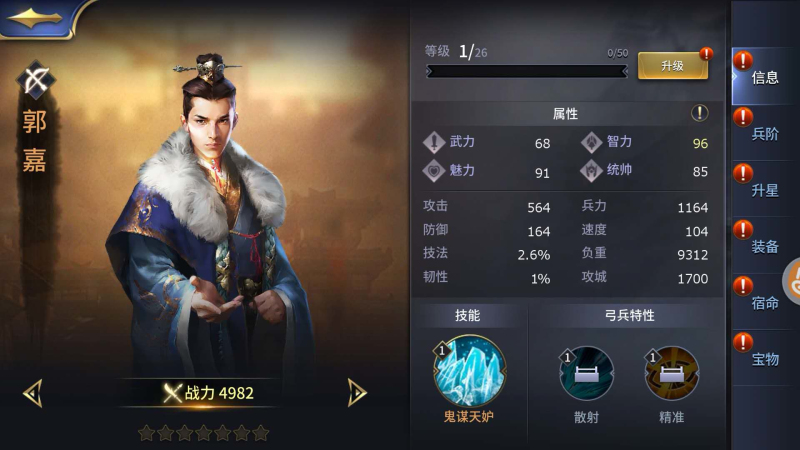Screen dimensions: 800x450
Task: Tap the archer class emblem above 郭嘉
Action: 36,81
